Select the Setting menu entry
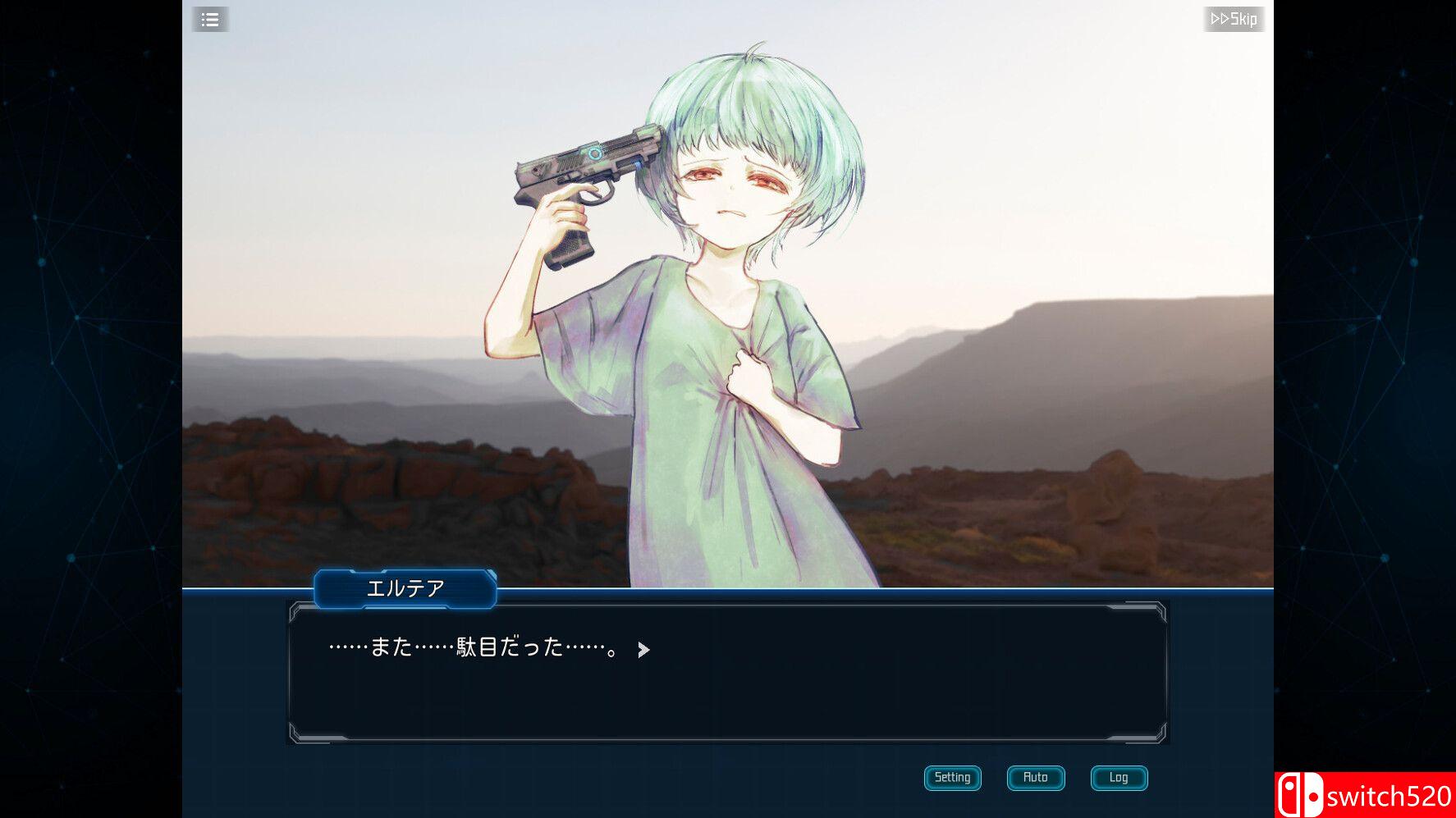This screenshot has width=1456, height=818. click(x=952, y=778)
